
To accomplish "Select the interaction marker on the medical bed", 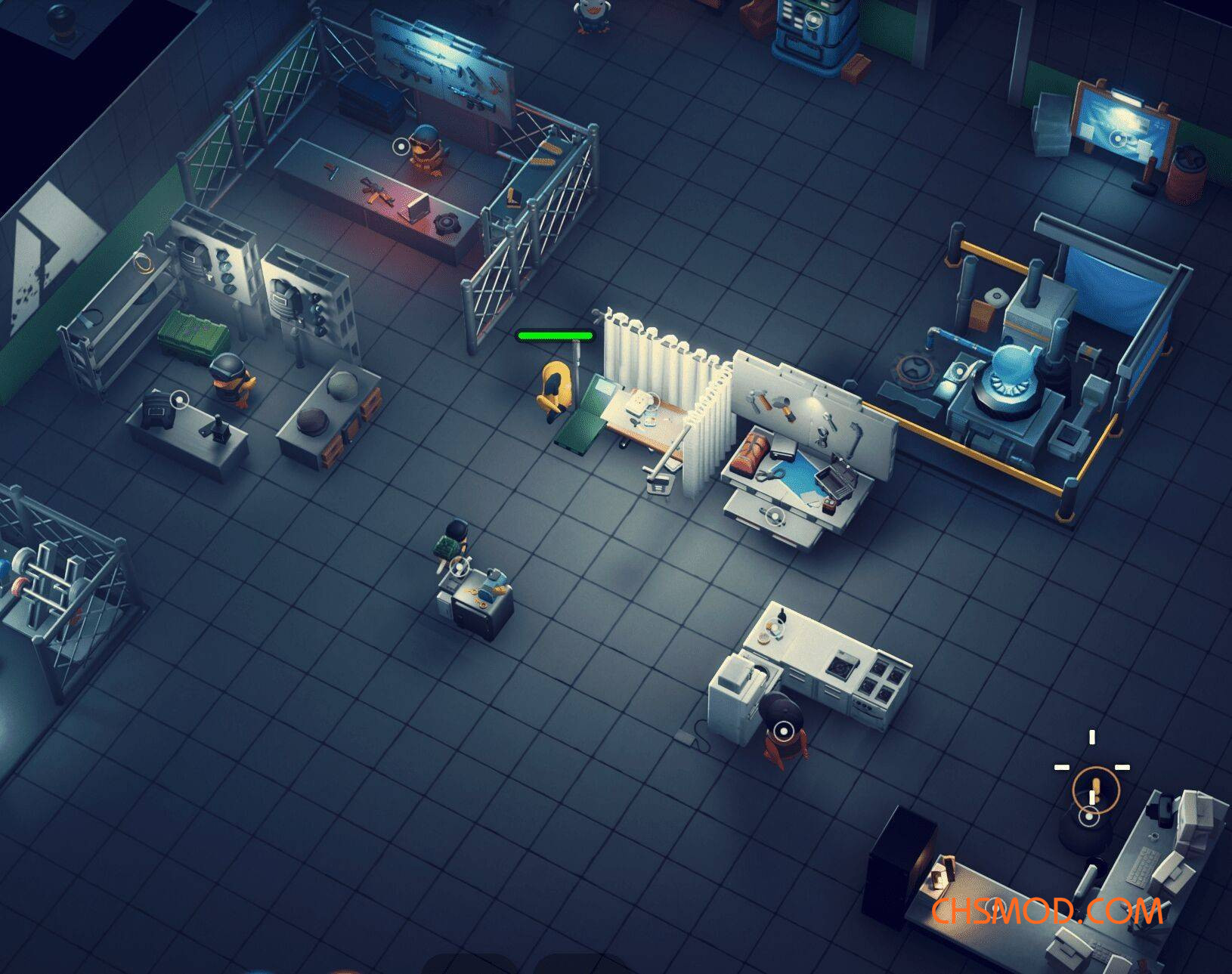I will [x=653, y=401].
